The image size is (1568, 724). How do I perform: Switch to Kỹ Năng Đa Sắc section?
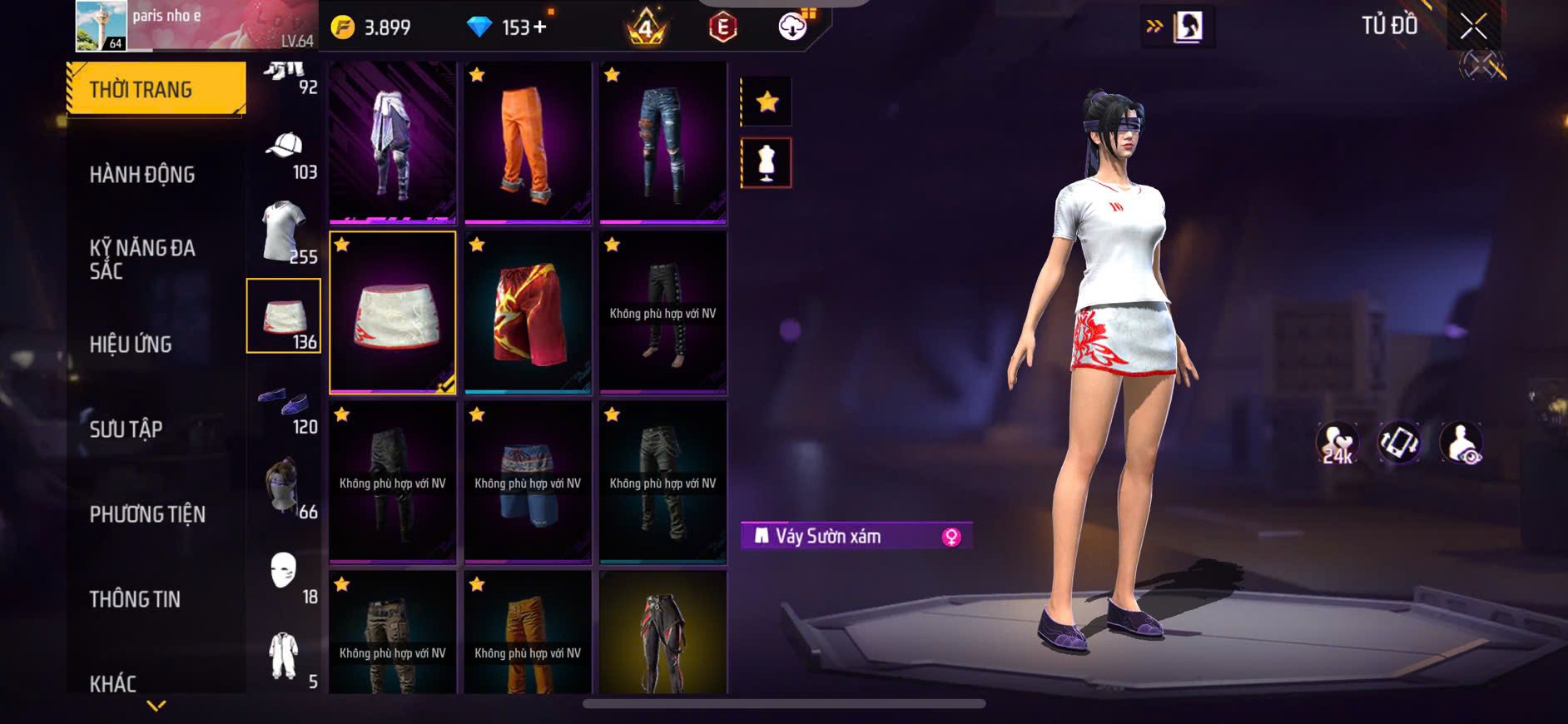[x=142, y=259]
